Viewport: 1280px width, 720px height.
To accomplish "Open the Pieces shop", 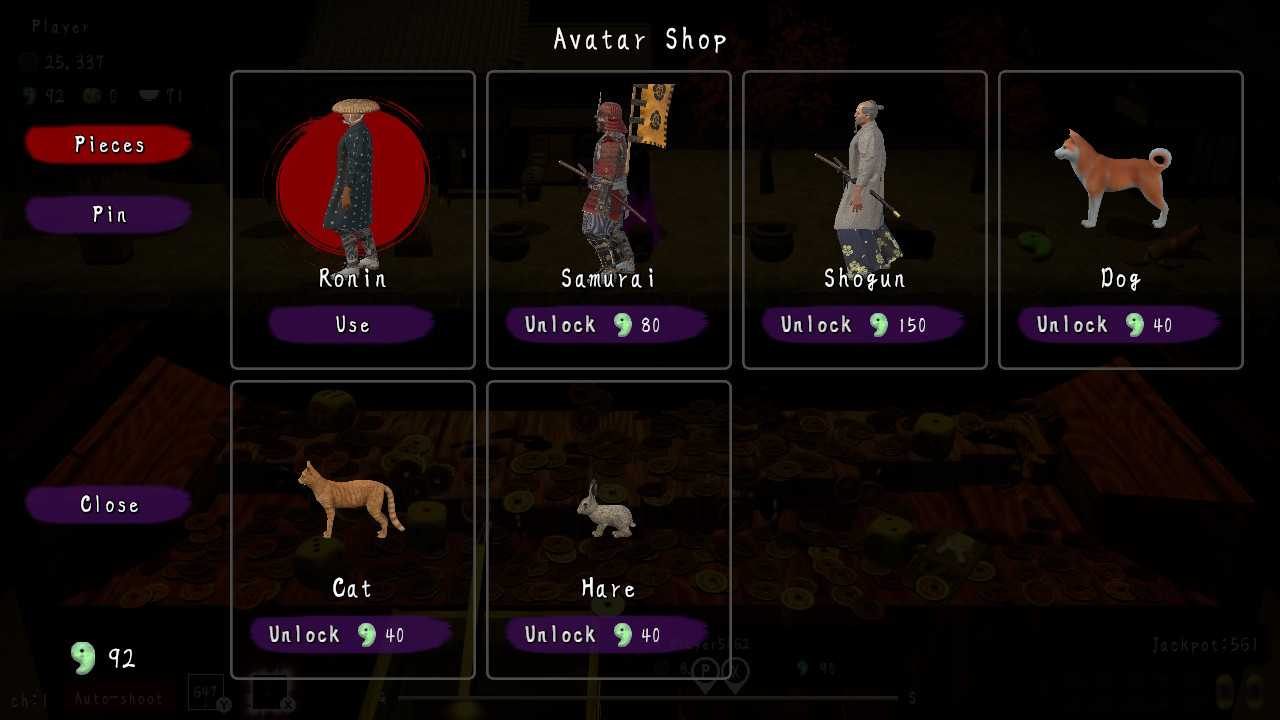I will pos(107,144).
